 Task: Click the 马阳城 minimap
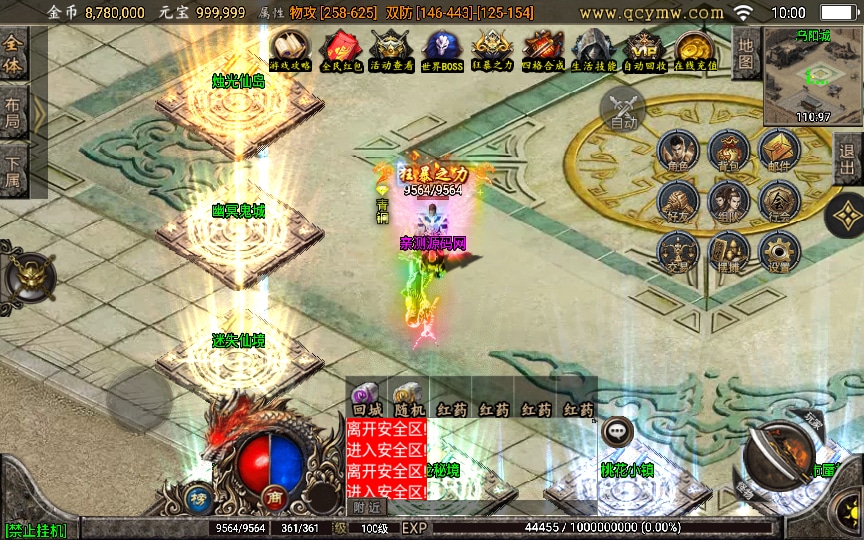coord(812,74)
